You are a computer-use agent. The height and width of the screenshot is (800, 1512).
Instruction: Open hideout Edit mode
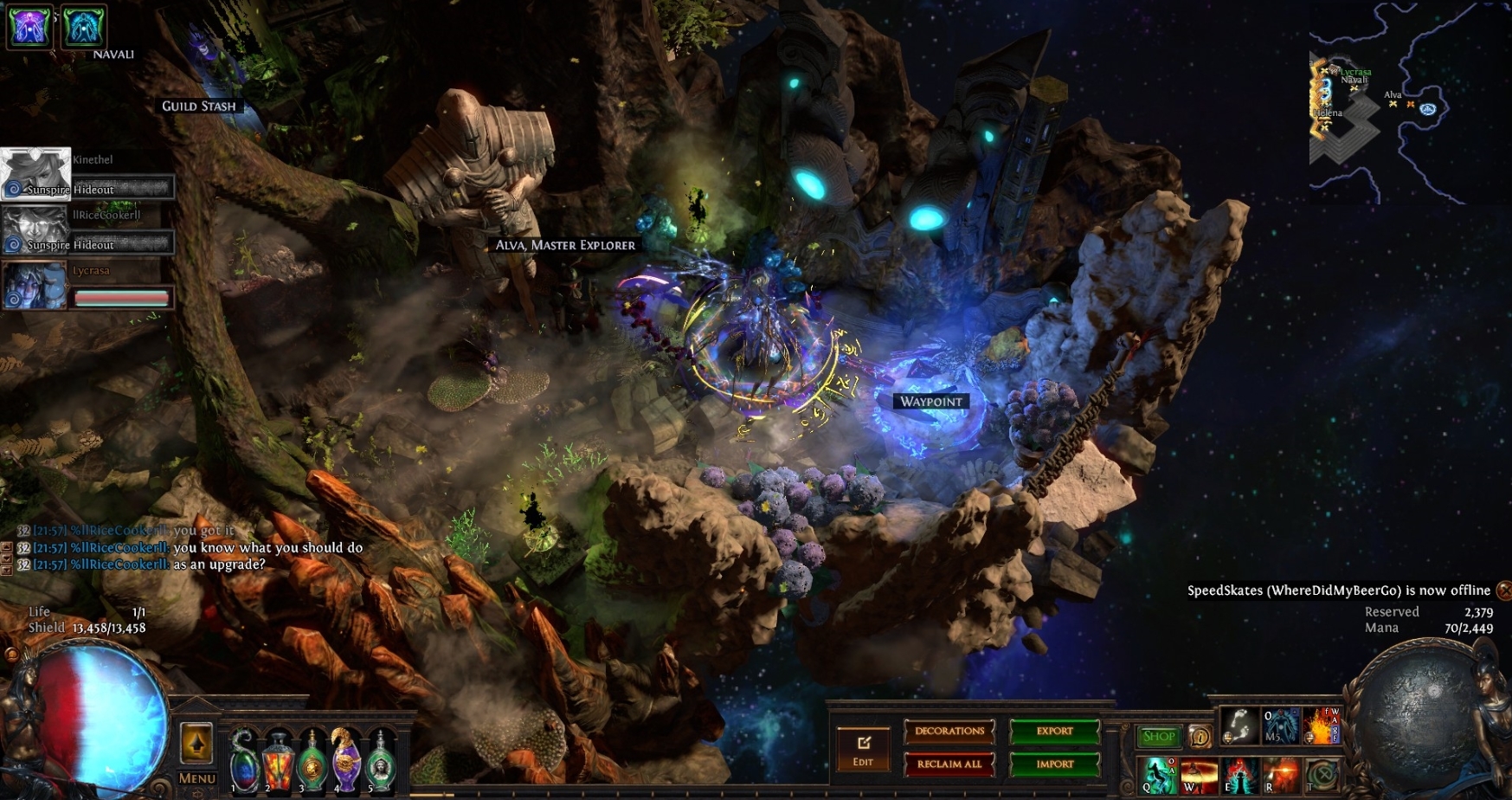pyautogui.click(x=863, y=748)
